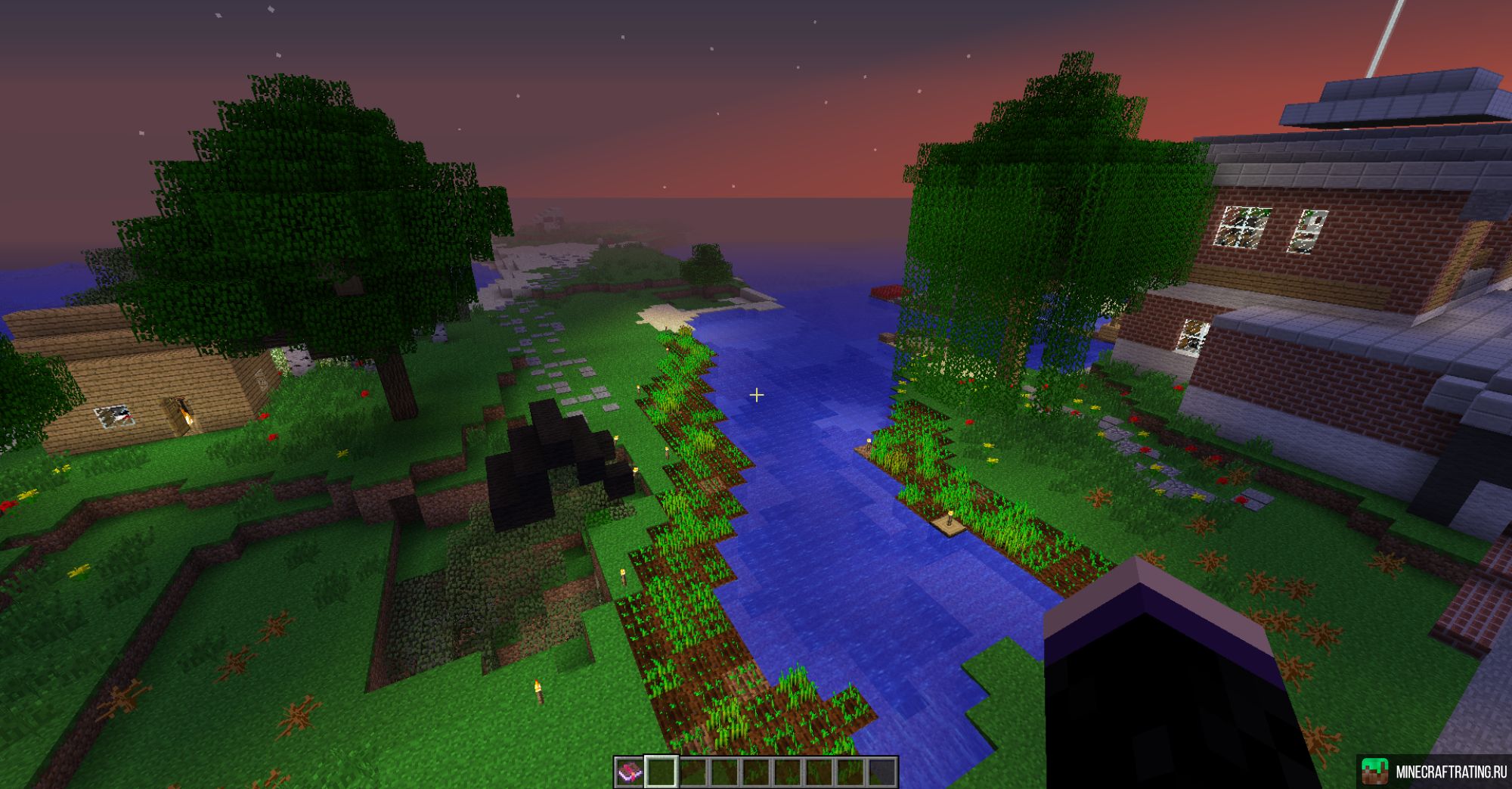Click the crosshair at screen center
Screen dimensions: 1512x789
tap(756, 394)
